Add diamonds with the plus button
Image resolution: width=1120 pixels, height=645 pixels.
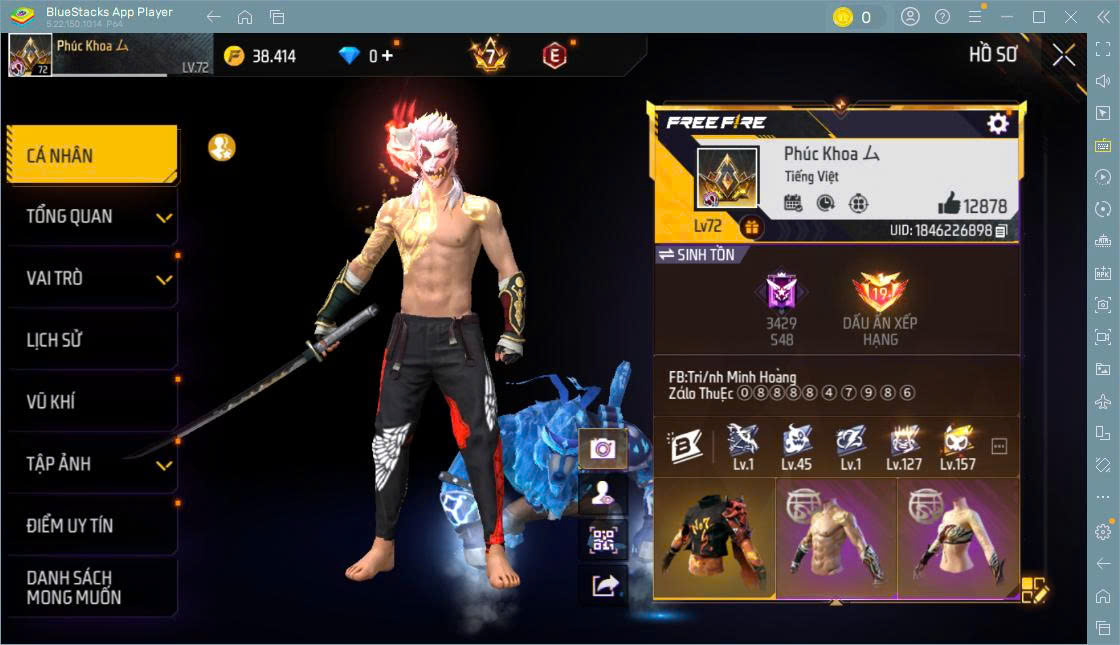coord(387,56)
